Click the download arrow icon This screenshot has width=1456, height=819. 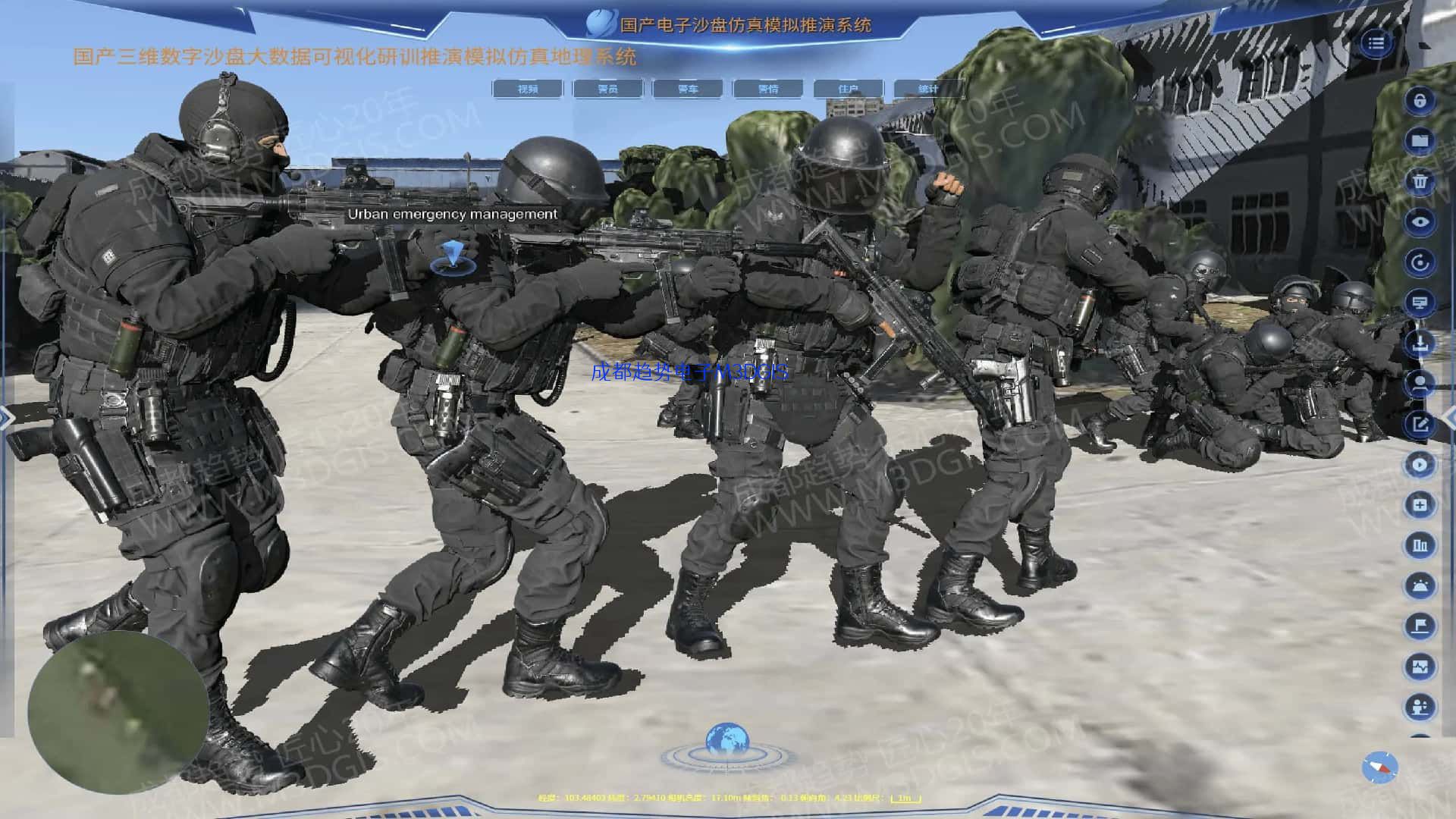[1420, 344]
